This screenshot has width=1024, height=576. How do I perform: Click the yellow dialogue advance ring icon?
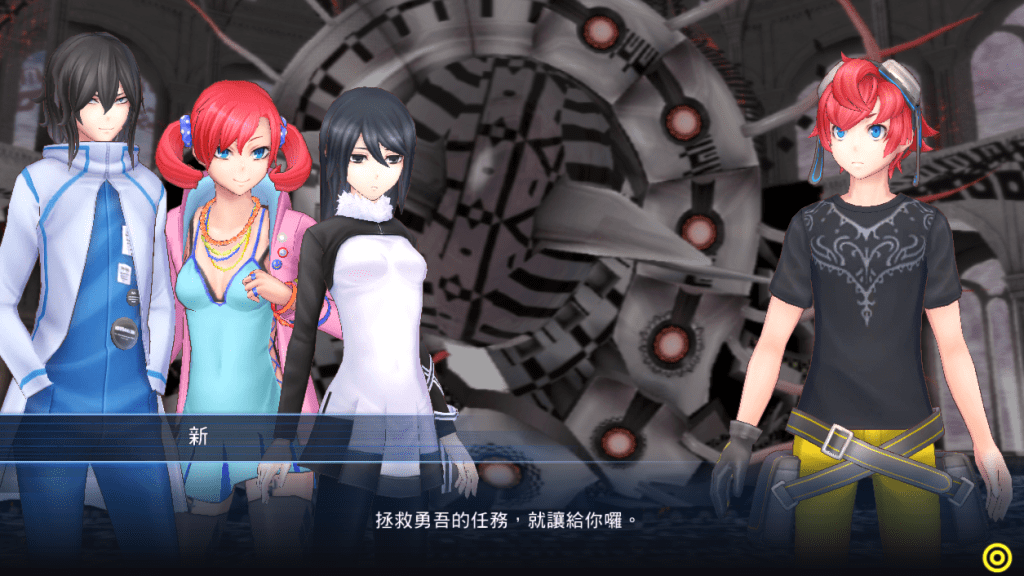coord(995,556)
